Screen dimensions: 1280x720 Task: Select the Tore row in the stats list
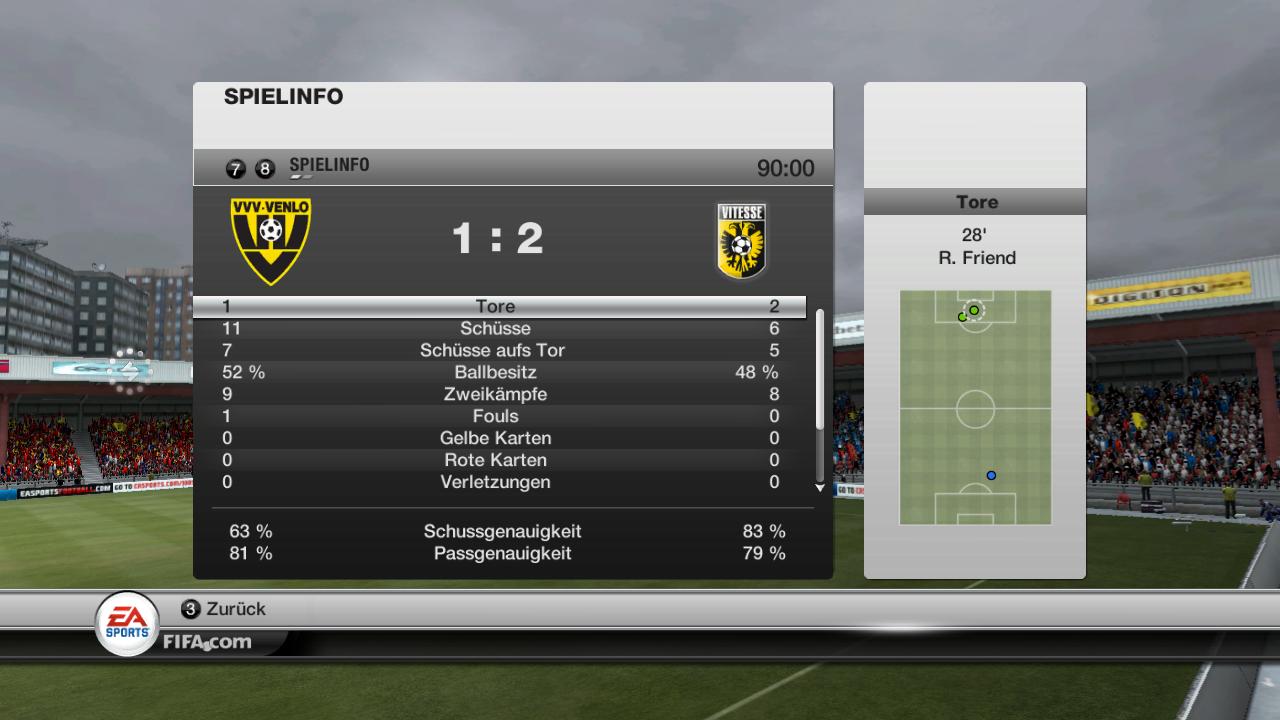point(496,307)
